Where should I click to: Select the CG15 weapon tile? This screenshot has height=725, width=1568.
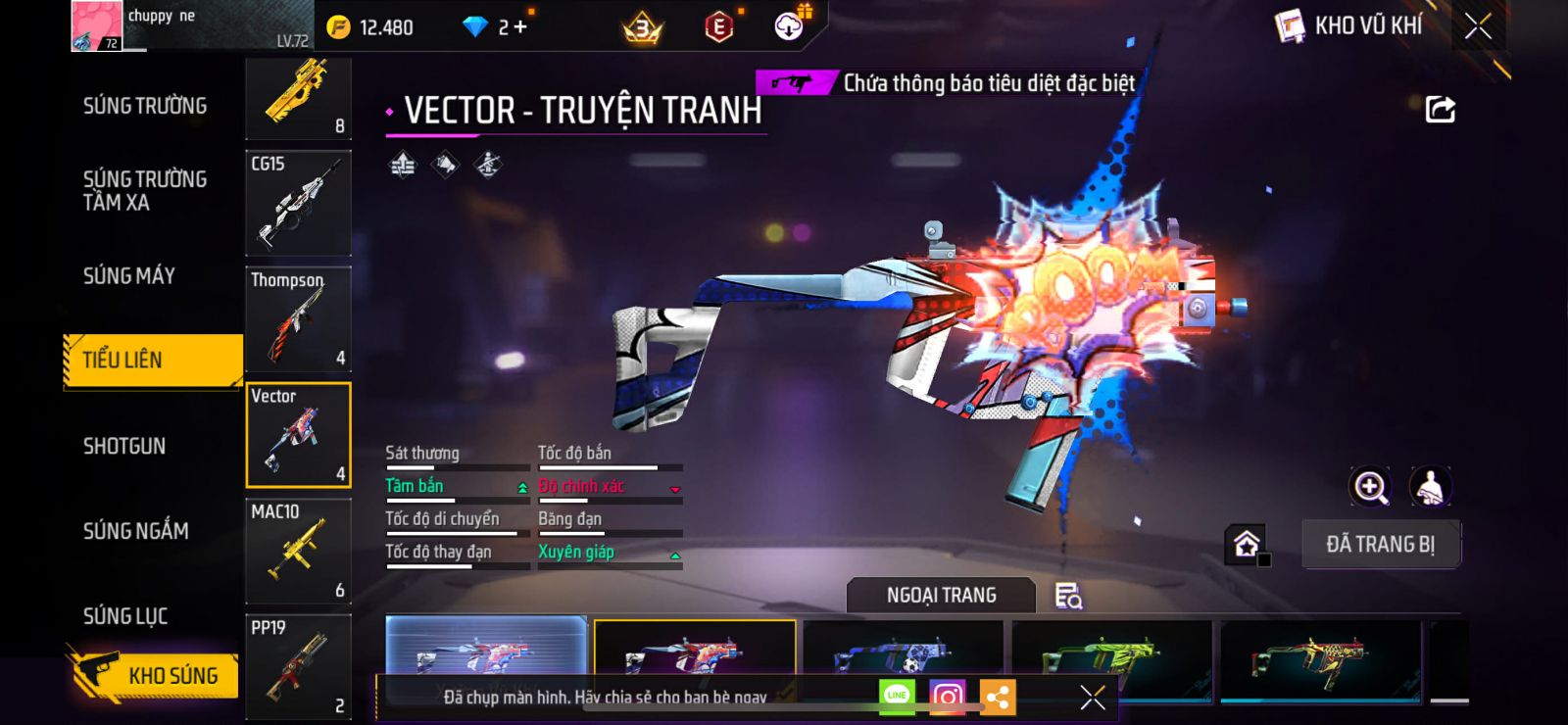pos(298,203)
